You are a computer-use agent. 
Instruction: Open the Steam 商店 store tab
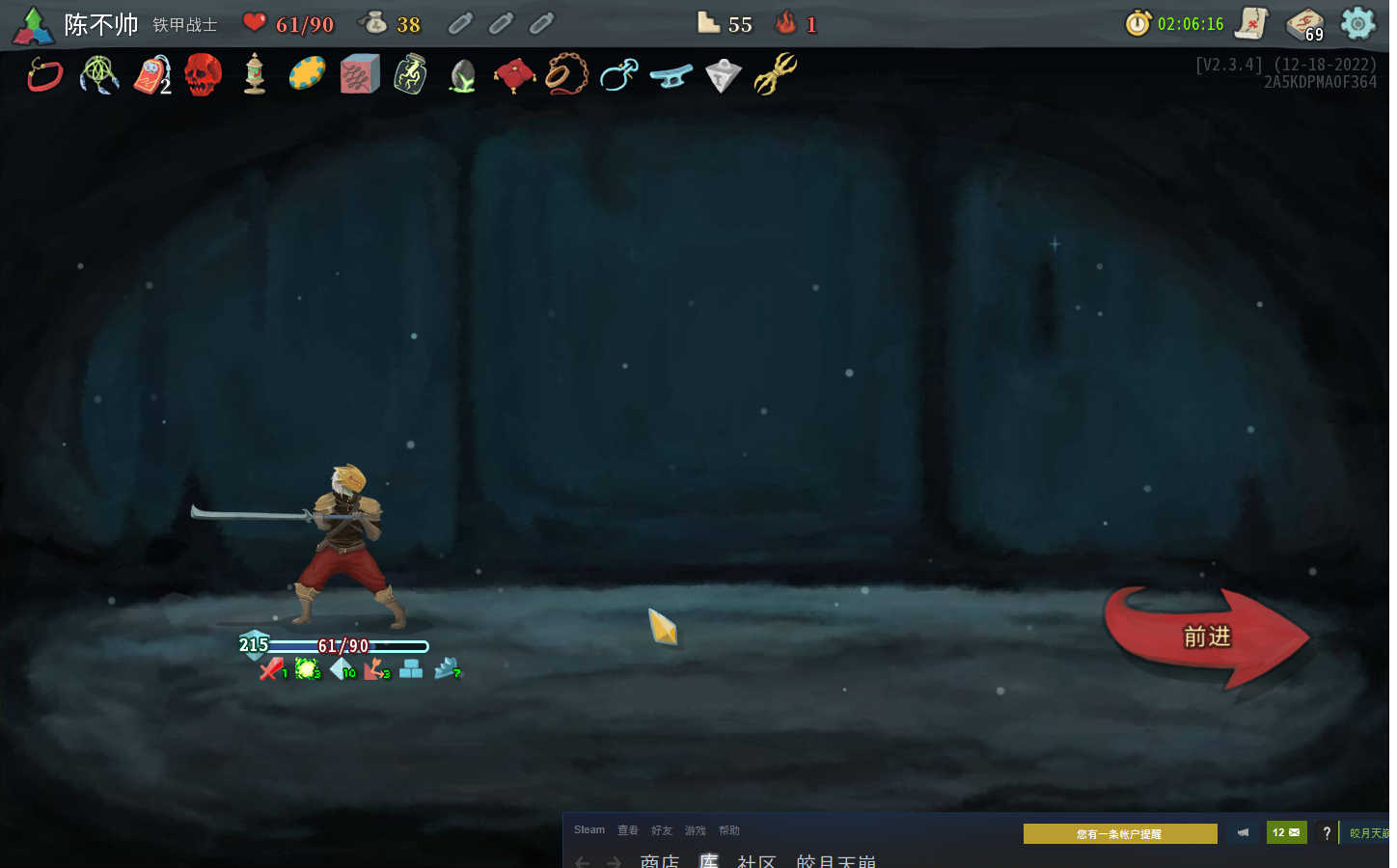pos(659,860)
